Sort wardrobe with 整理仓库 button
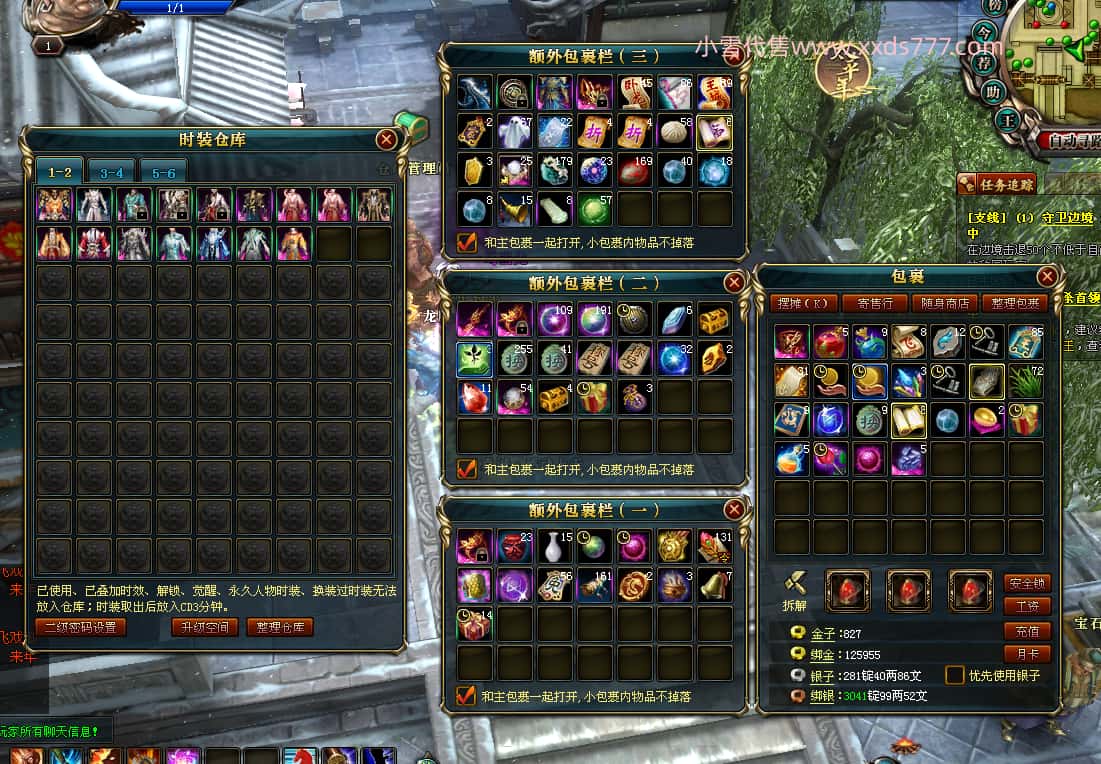1101x764 pixels. point(279,627)
